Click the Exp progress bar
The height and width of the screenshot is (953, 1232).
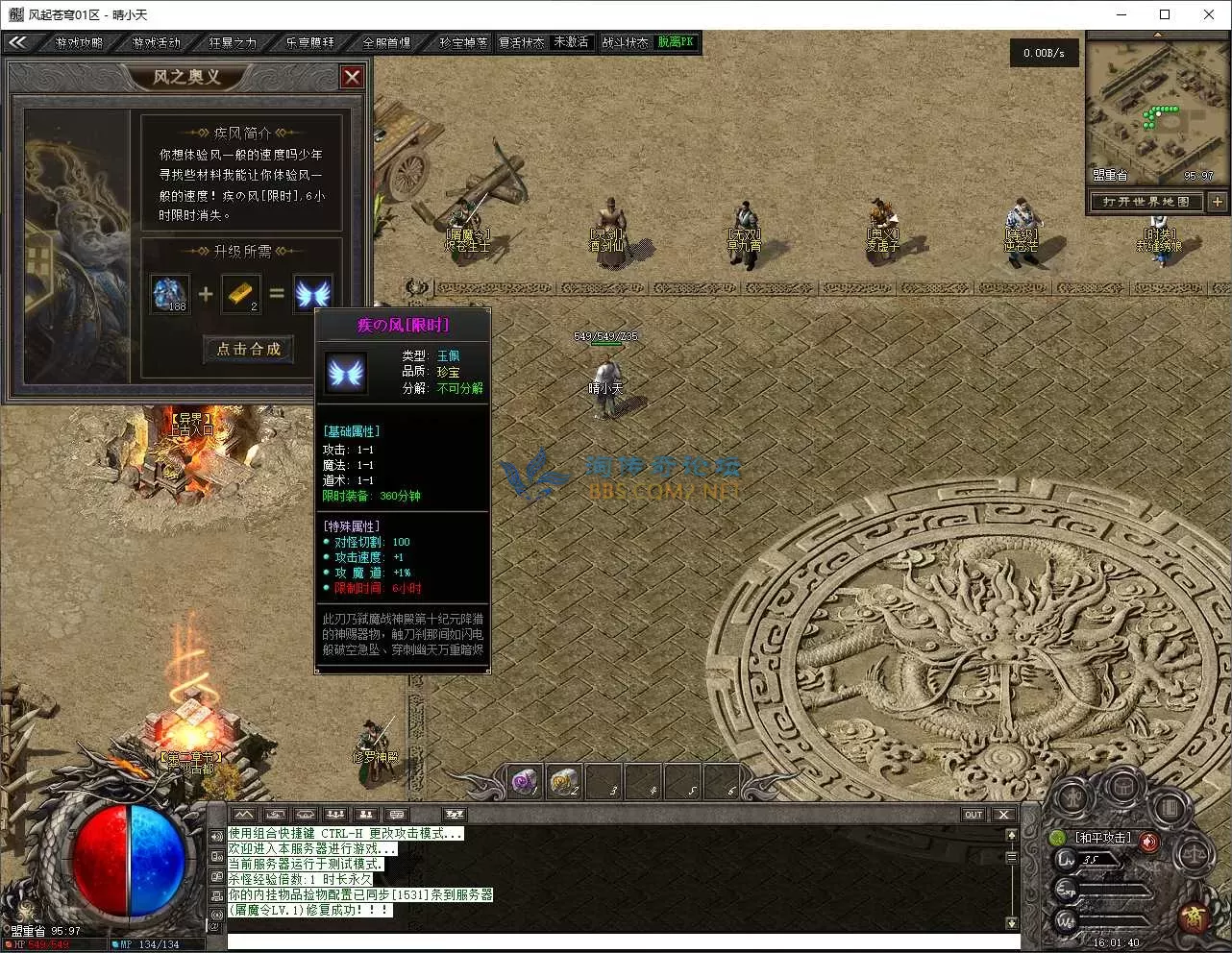1115,890
